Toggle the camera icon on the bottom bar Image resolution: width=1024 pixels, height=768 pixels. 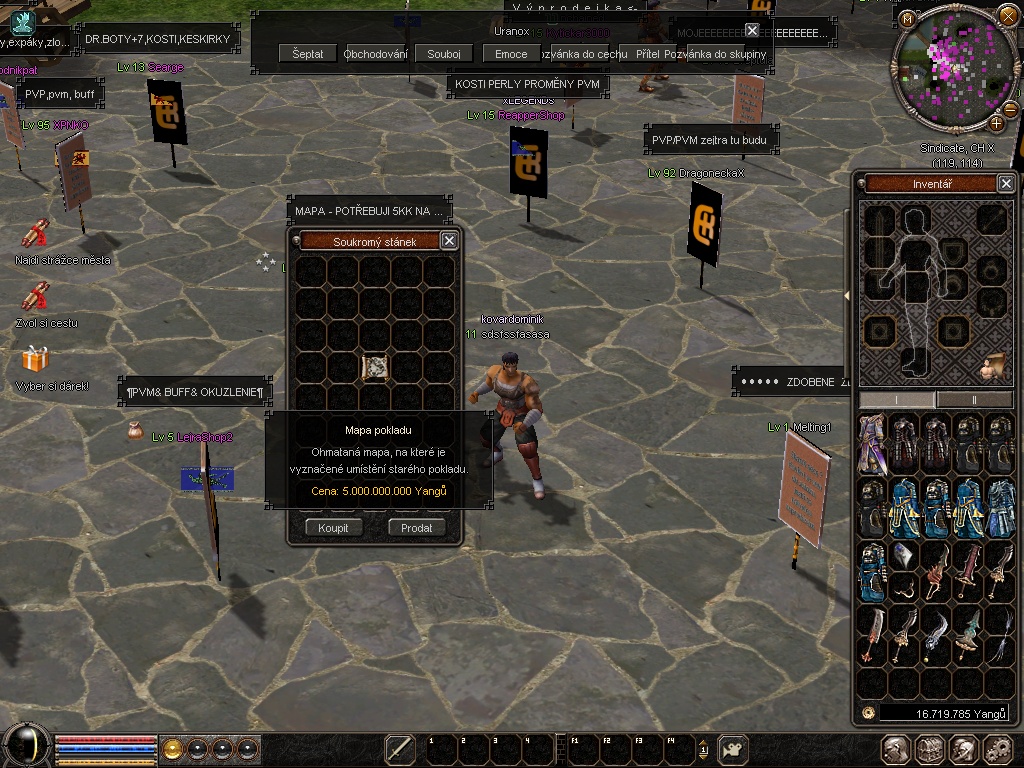tap(734, 749)
